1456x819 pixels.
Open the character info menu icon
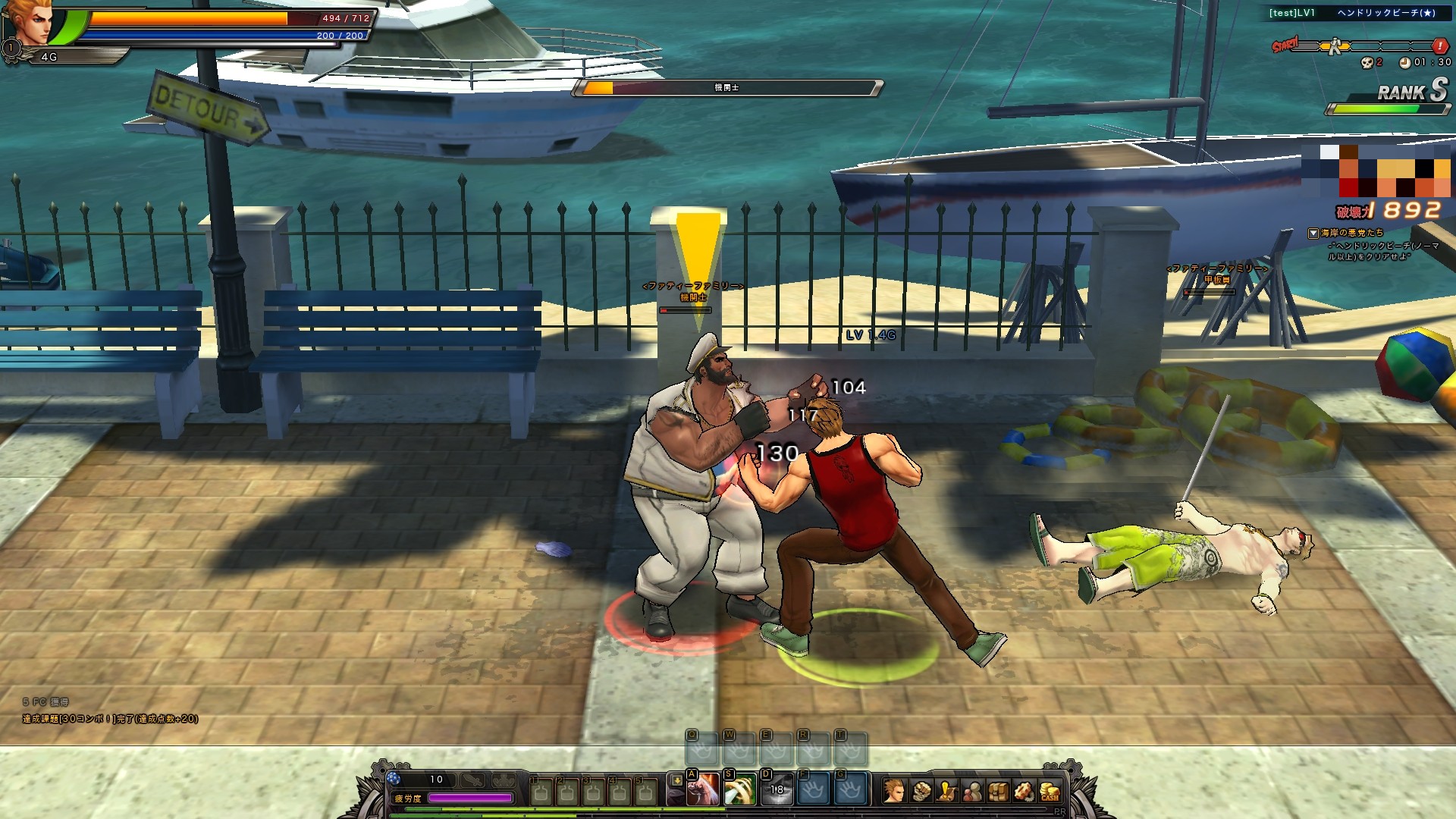click(x=894, y=791)
